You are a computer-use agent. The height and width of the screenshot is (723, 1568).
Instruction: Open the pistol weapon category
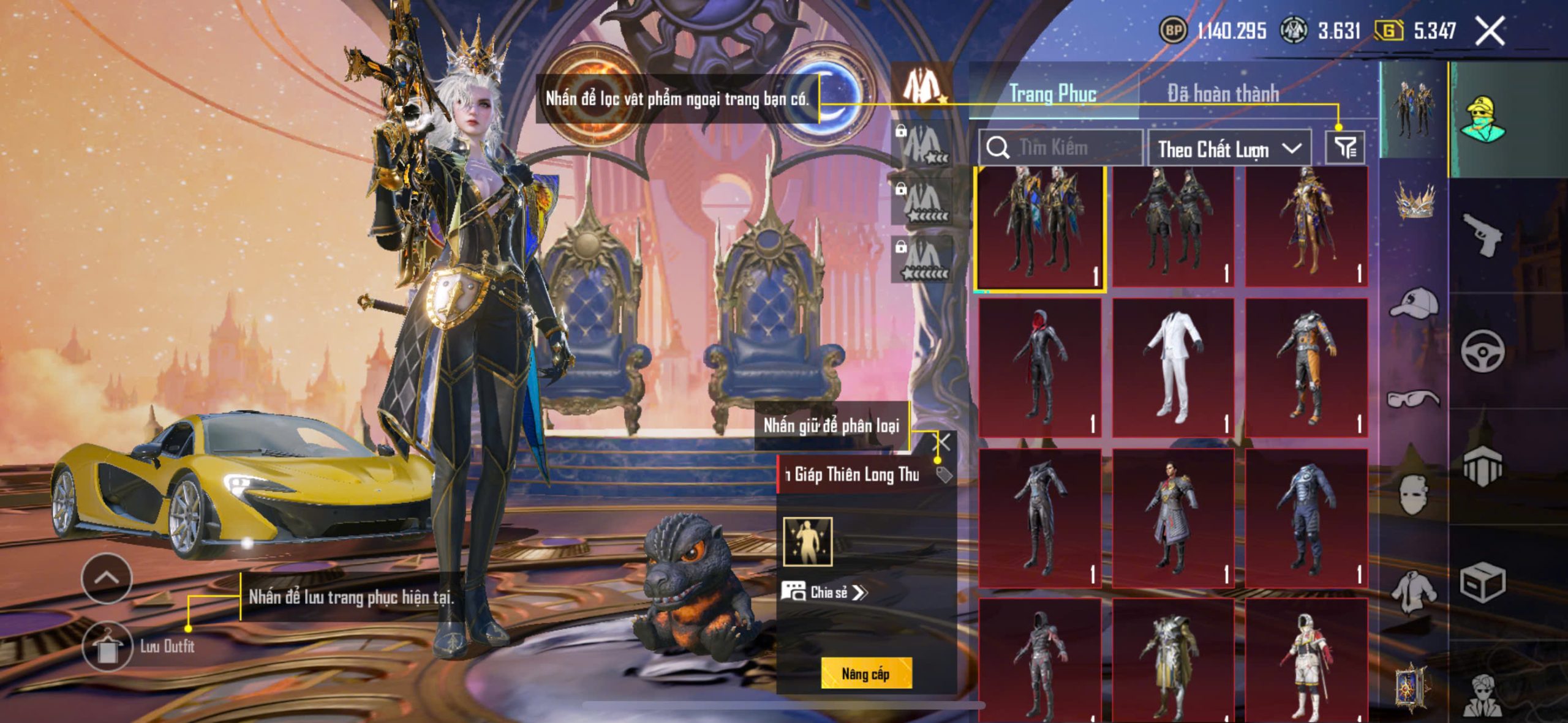(x=1482, y=234)
